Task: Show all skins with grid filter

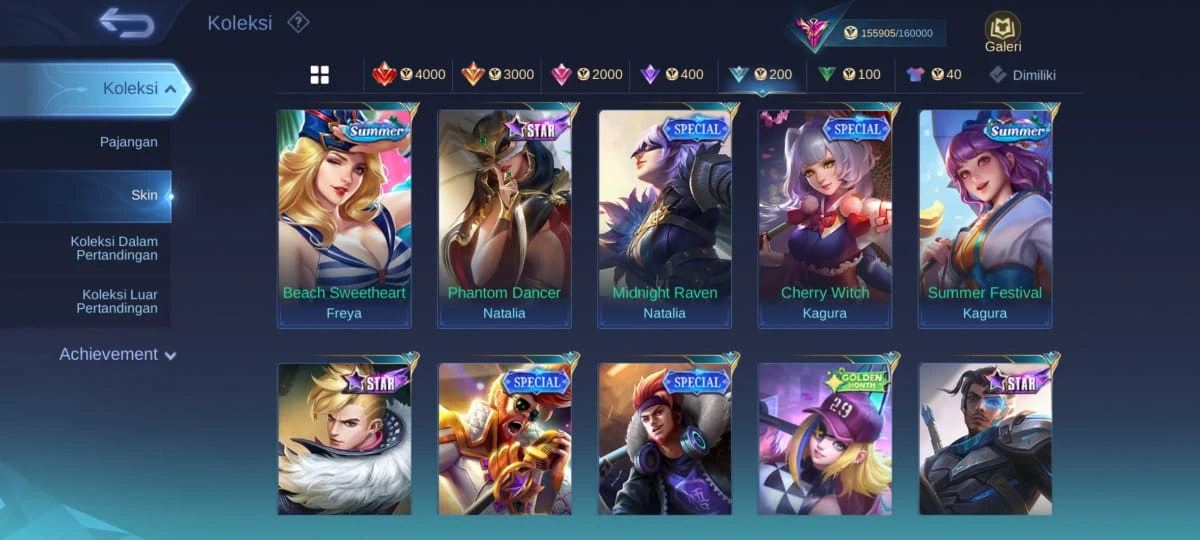Action: tap(320, 75)
